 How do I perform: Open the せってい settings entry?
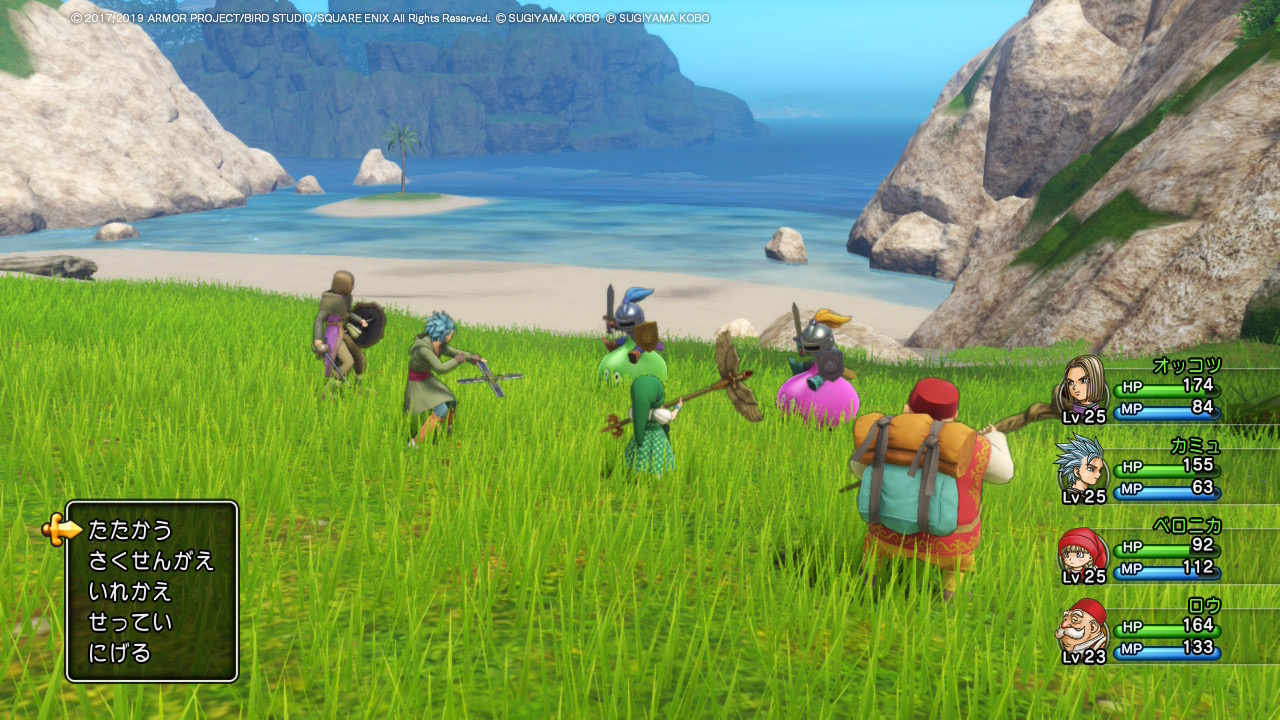[x=130, y=623]
